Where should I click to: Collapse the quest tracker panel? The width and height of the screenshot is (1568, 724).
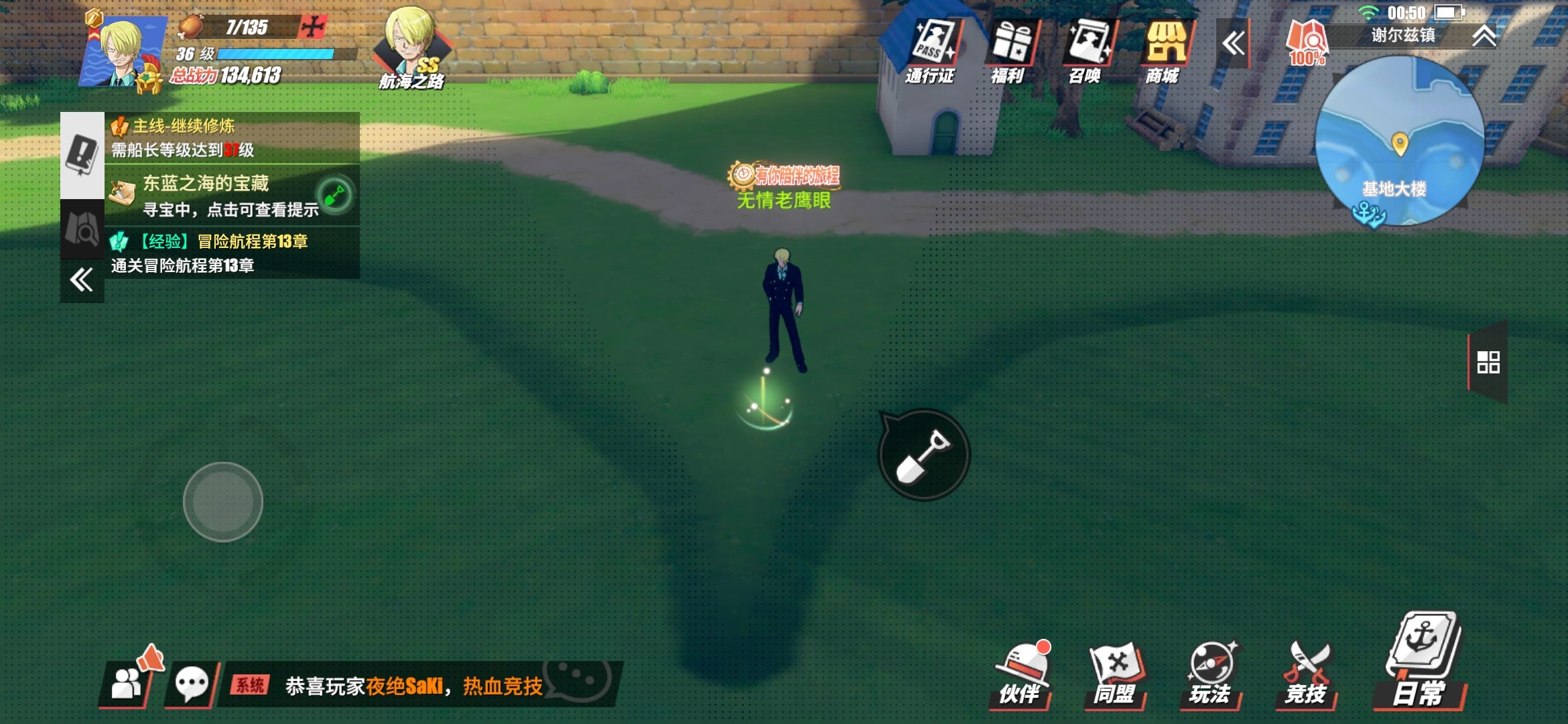(x=82, y=280)
